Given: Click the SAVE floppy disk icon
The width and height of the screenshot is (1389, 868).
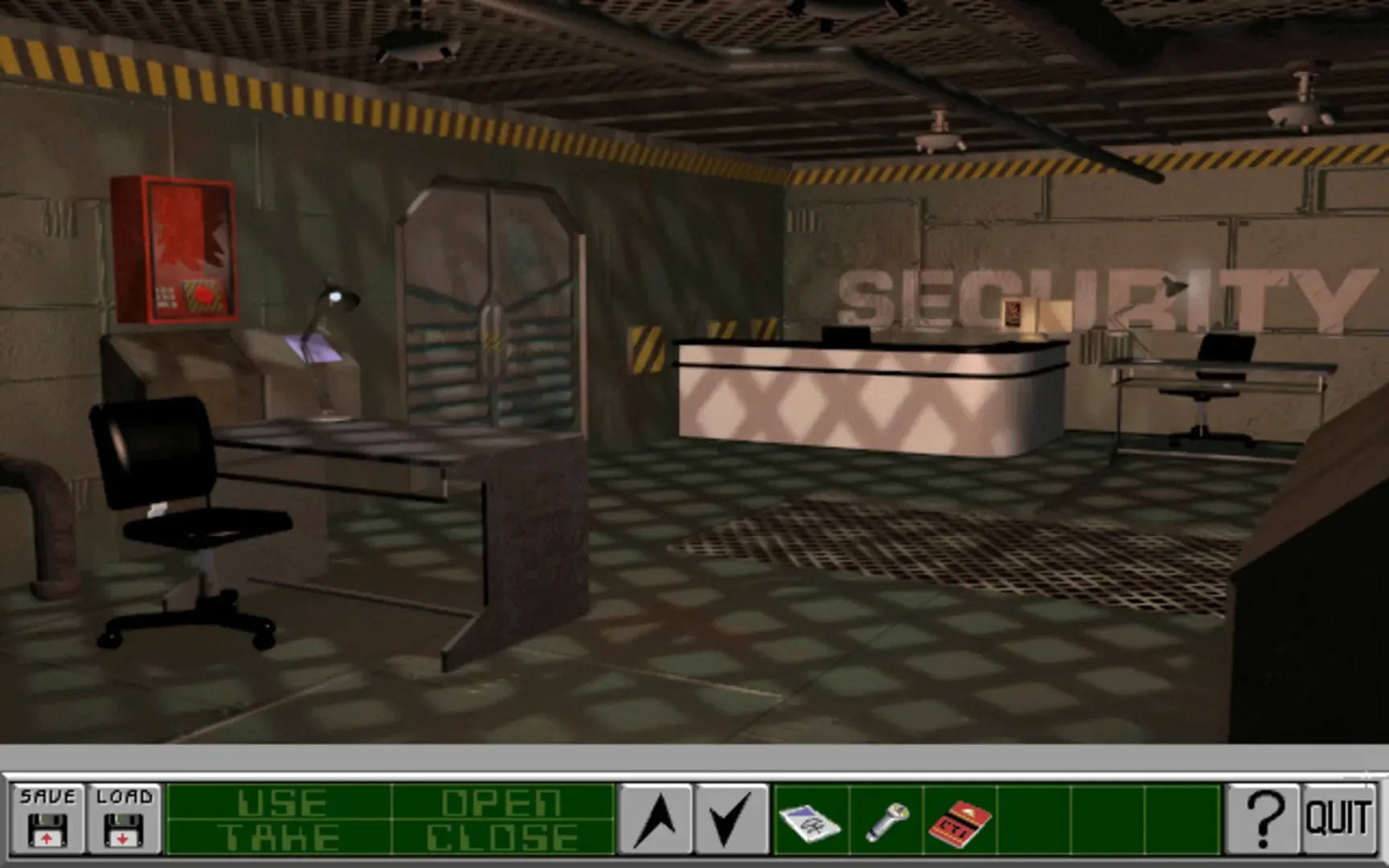Looking at the screenshot, I should tap(48, 821).
